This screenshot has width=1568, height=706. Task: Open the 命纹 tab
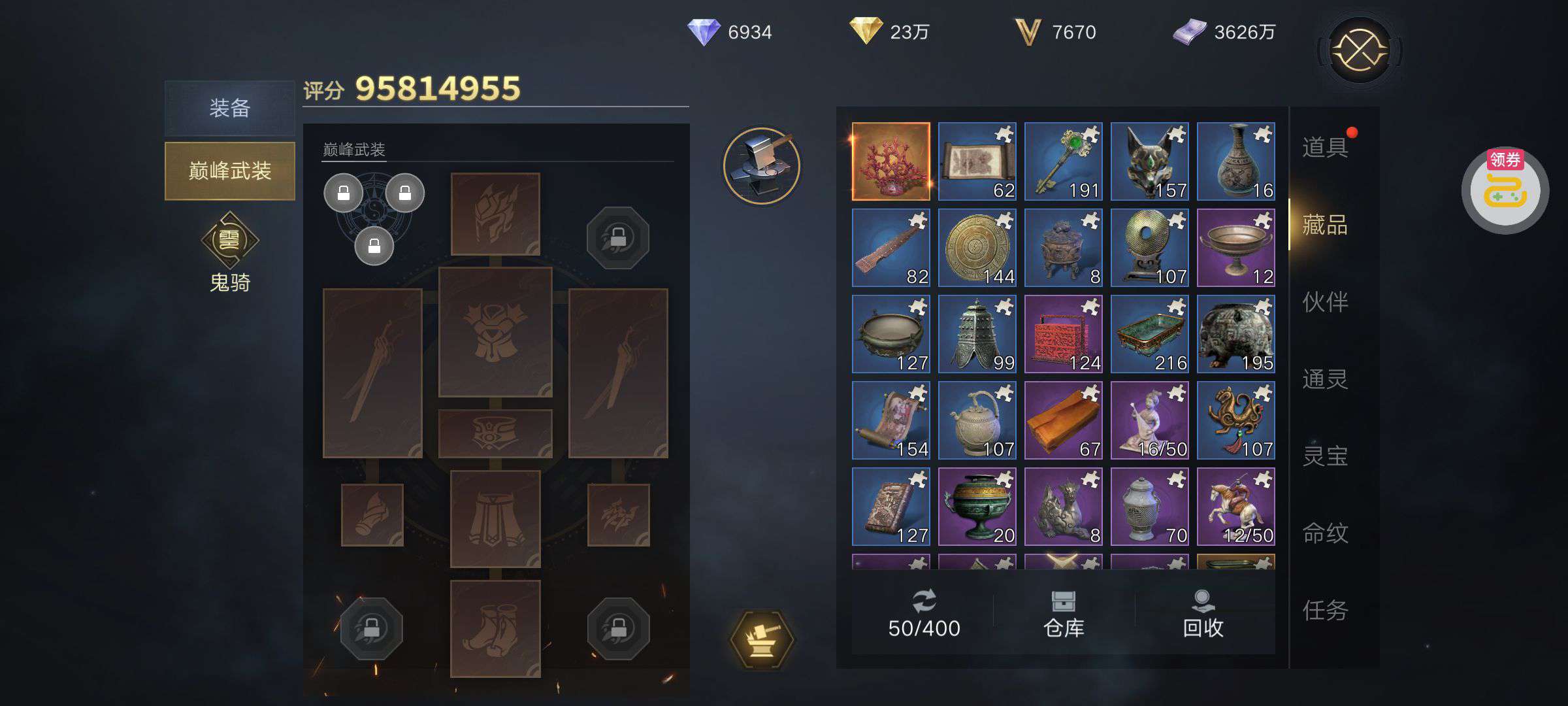1324,533
